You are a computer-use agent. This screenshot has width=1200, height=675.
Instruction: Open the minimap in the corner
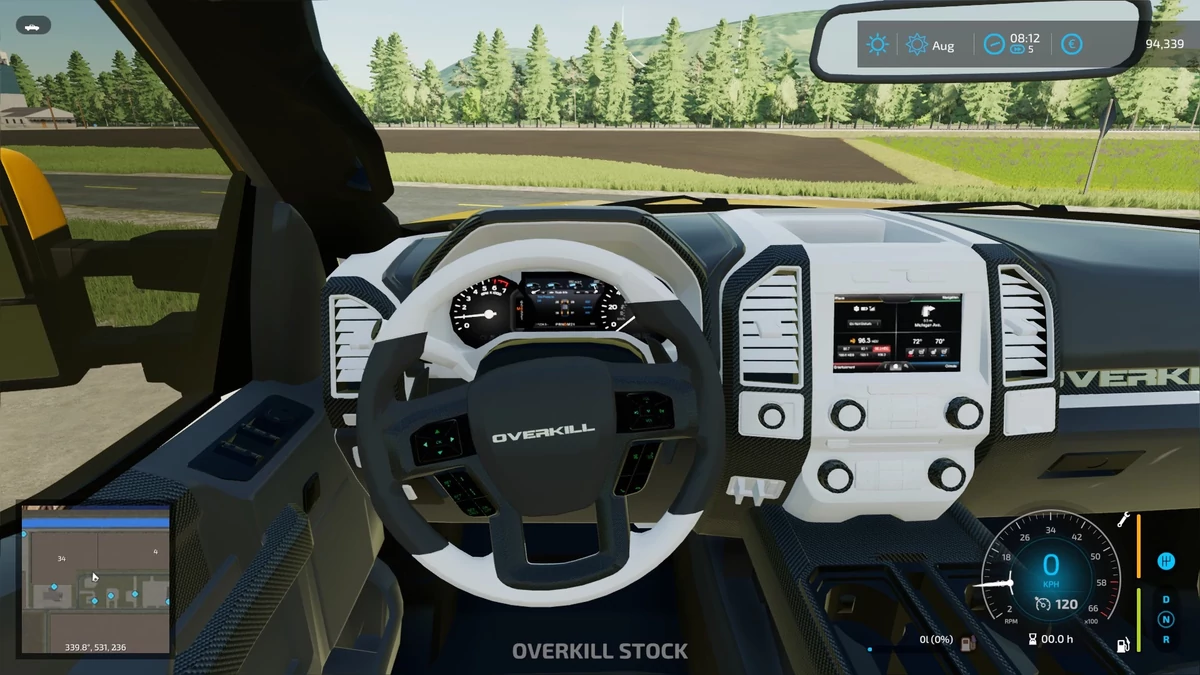96,578
